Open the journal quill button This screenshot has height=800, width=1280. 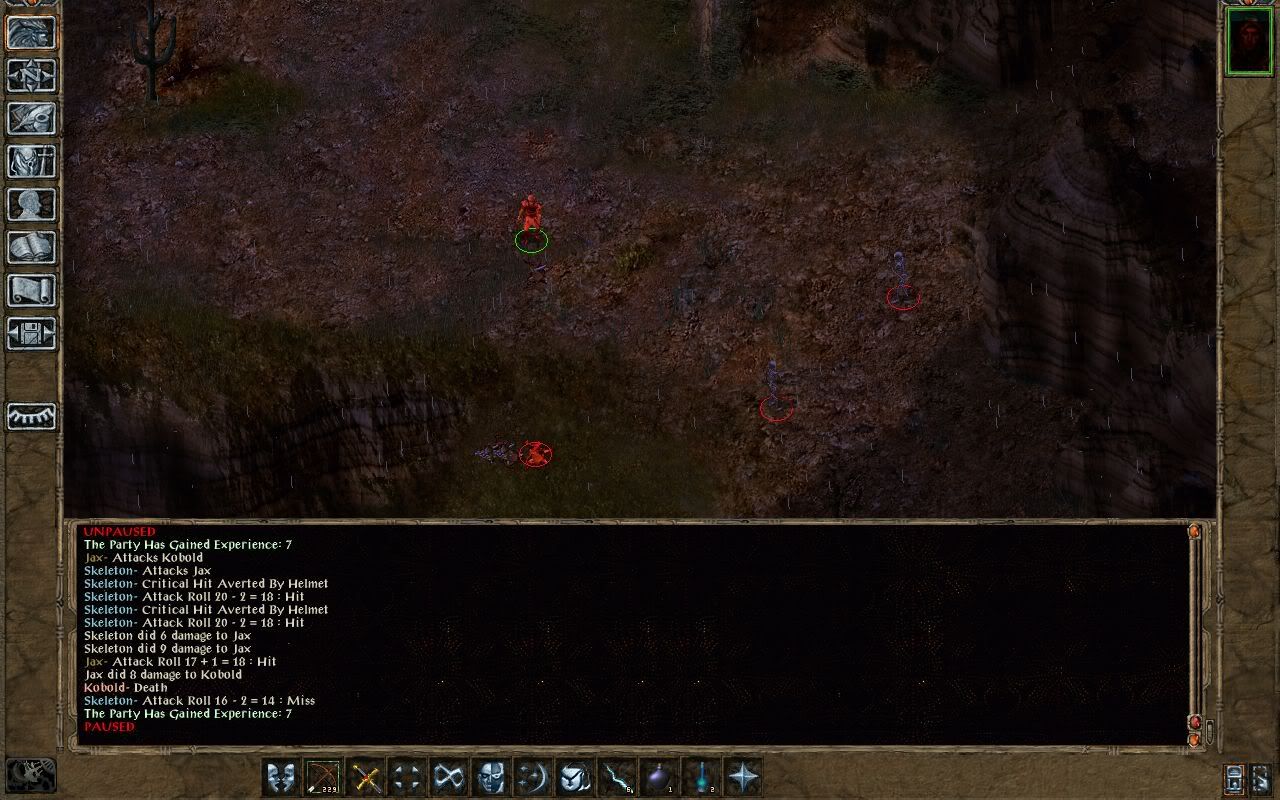(x=31, y=118)
